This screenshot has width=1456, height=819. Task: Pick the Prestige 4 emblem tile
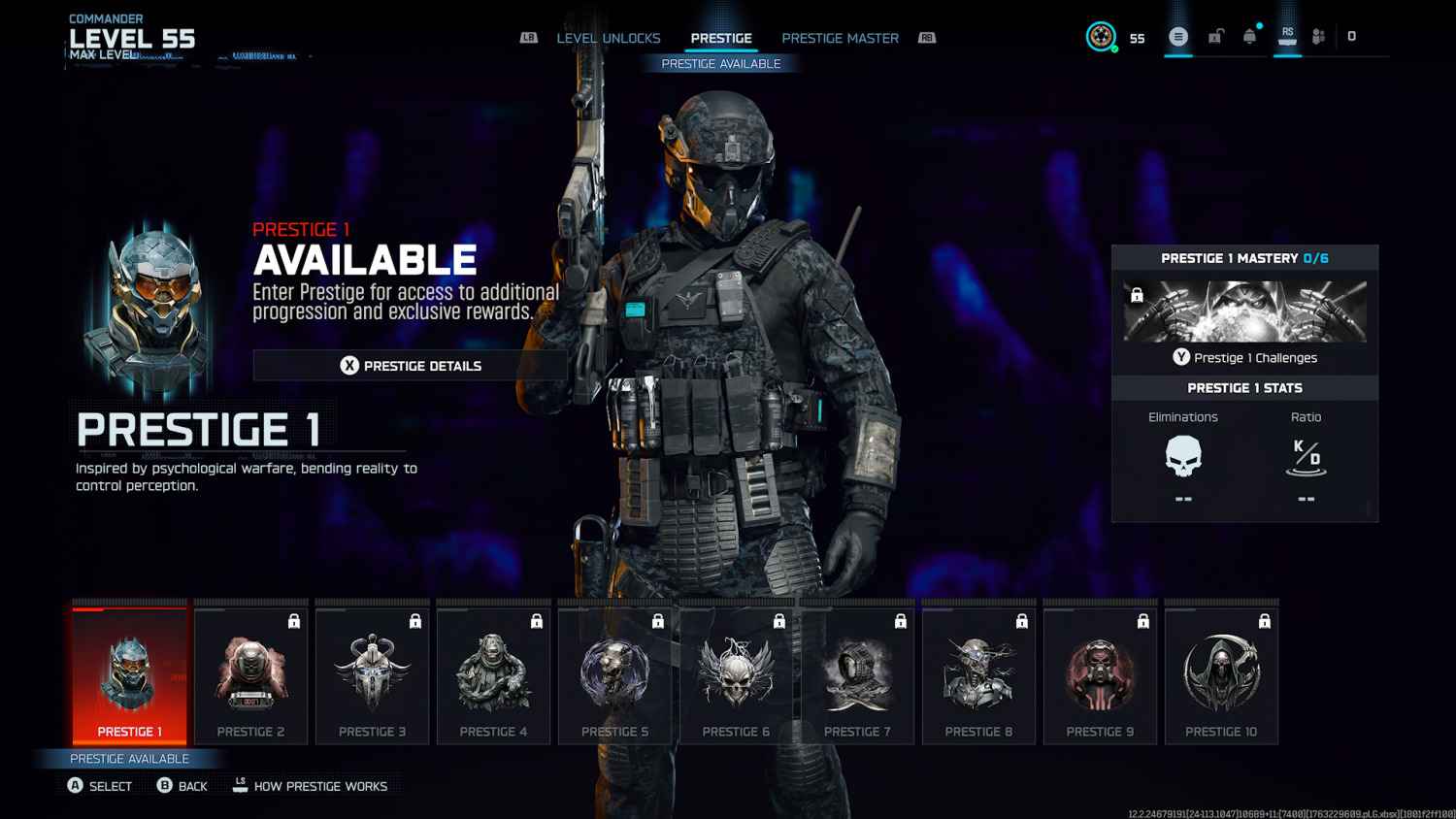tap(493, 676)
